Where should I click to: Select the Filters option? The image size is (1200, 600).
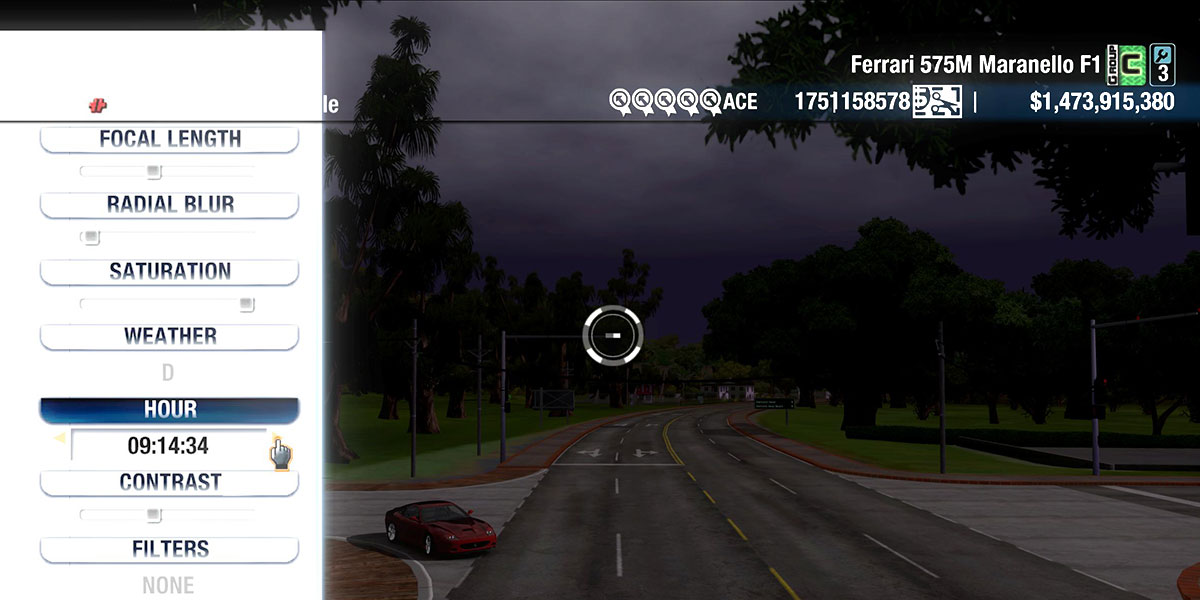169,549
